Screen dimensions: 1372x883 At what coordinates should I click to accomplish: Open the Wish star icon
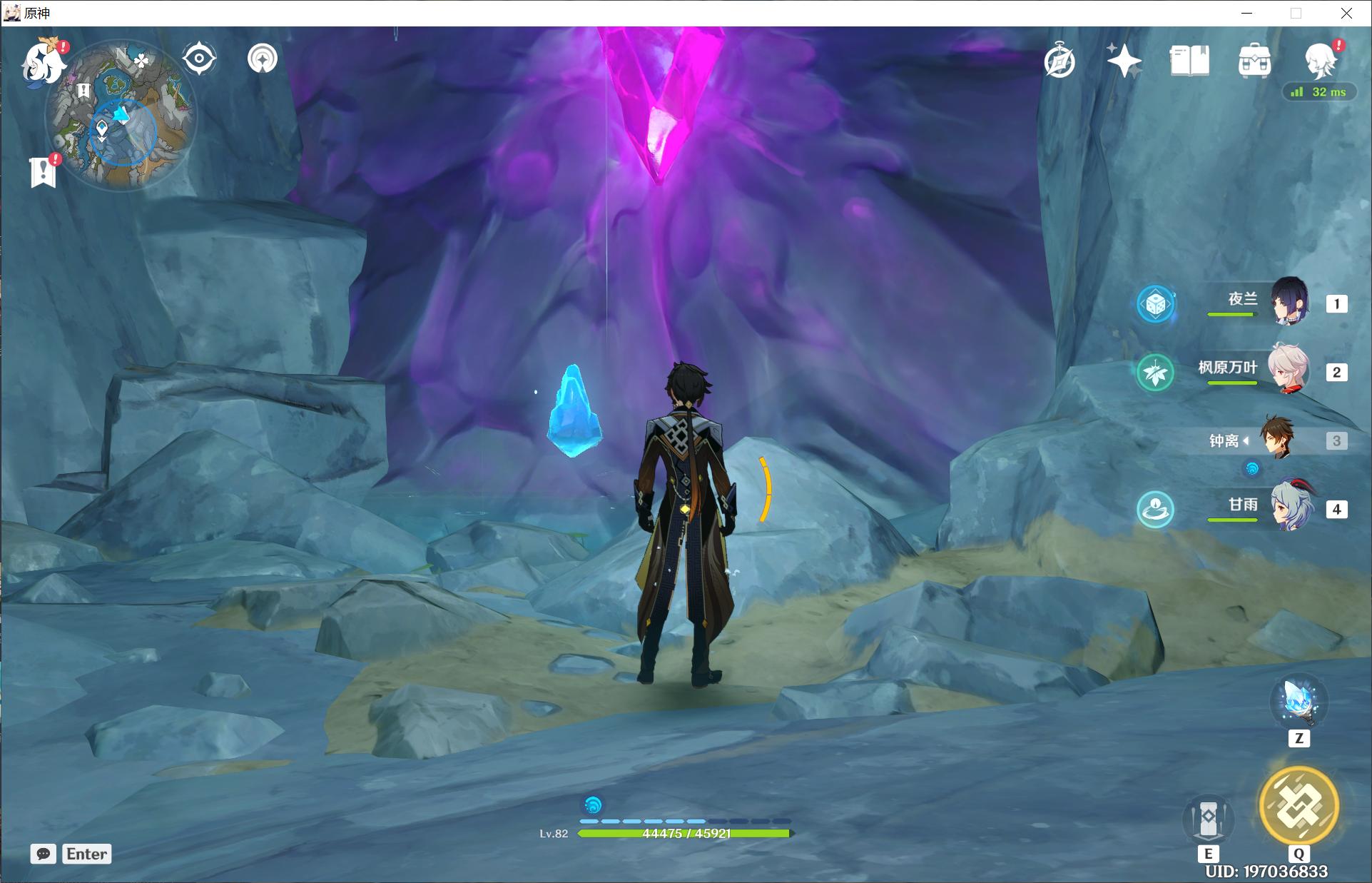(1124, 61)
